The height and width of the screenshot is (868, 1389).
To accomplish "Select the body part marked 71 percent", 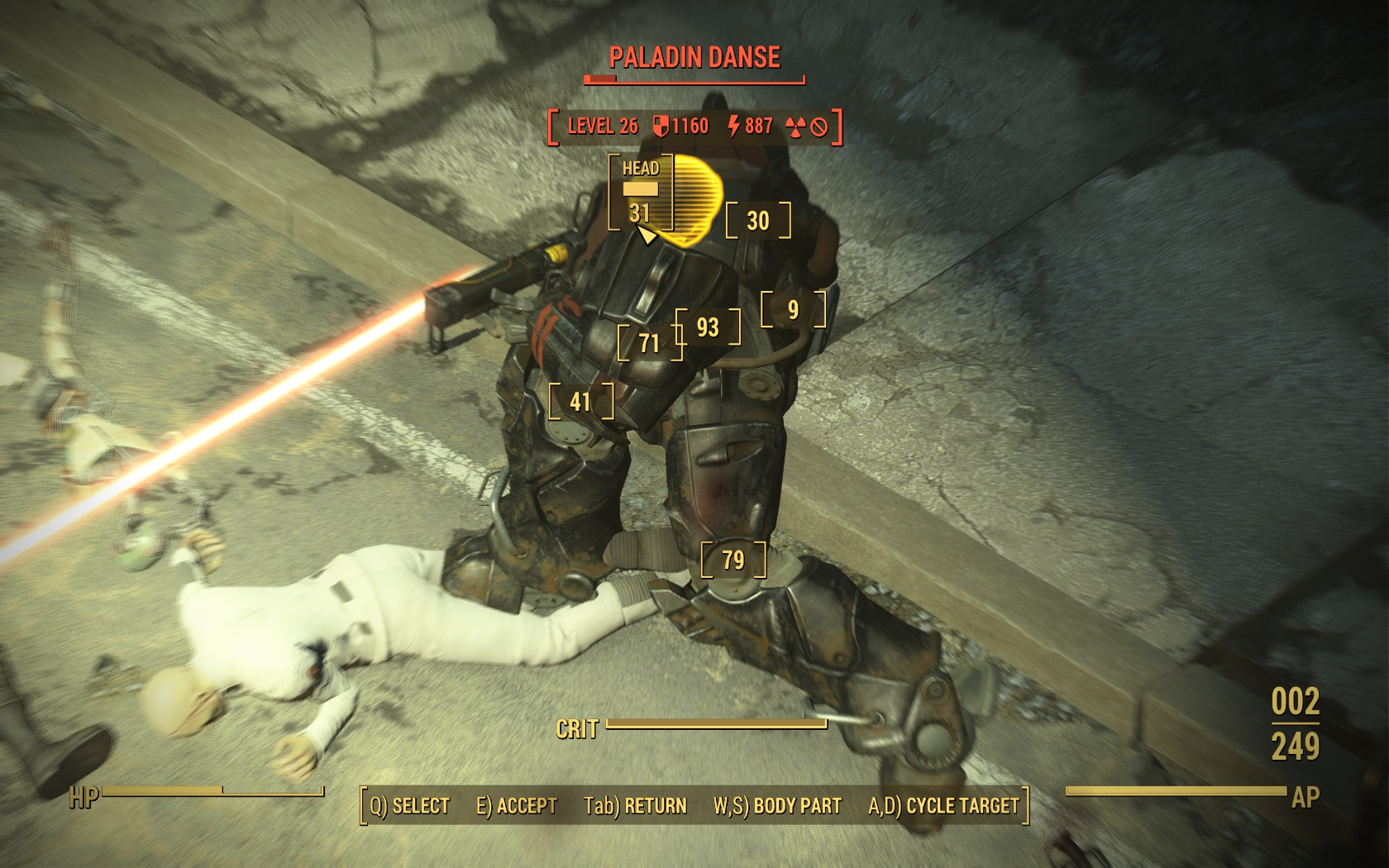I will tap(650, 343).
